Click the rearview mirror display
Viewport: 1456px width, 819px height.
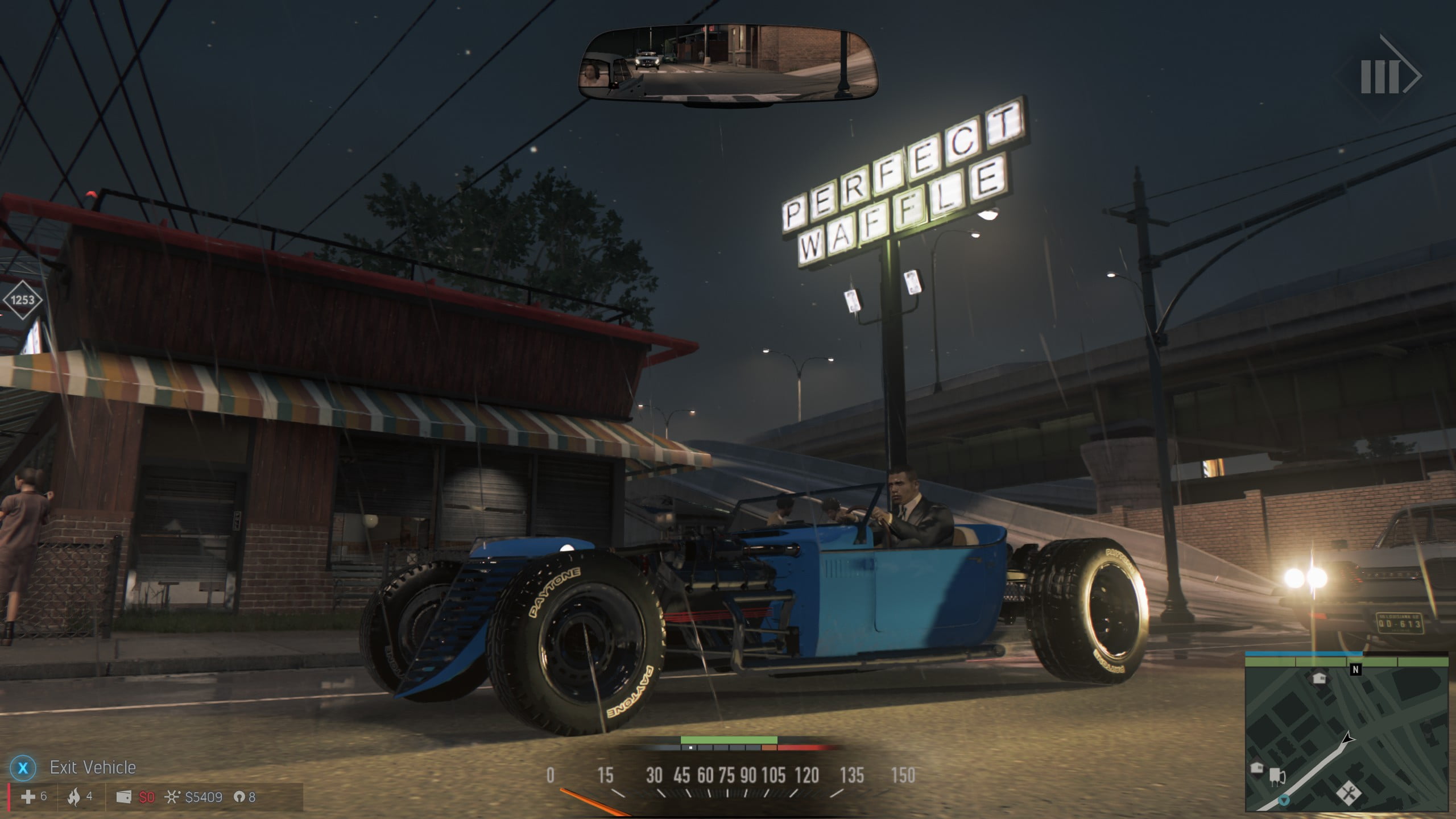728,64
